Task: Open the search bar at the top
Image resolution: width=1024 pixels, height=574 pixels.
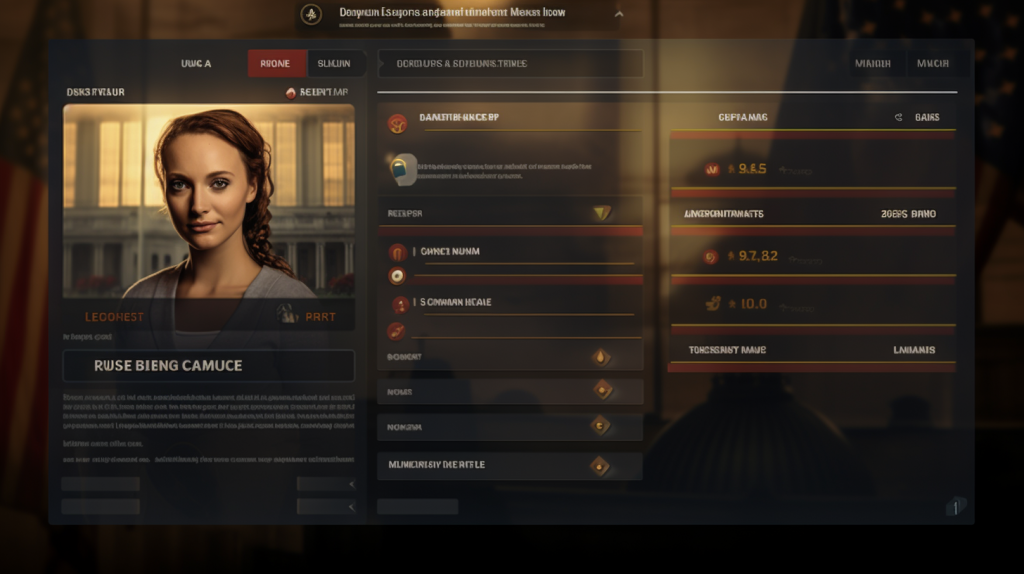Action: pos(510,63)
